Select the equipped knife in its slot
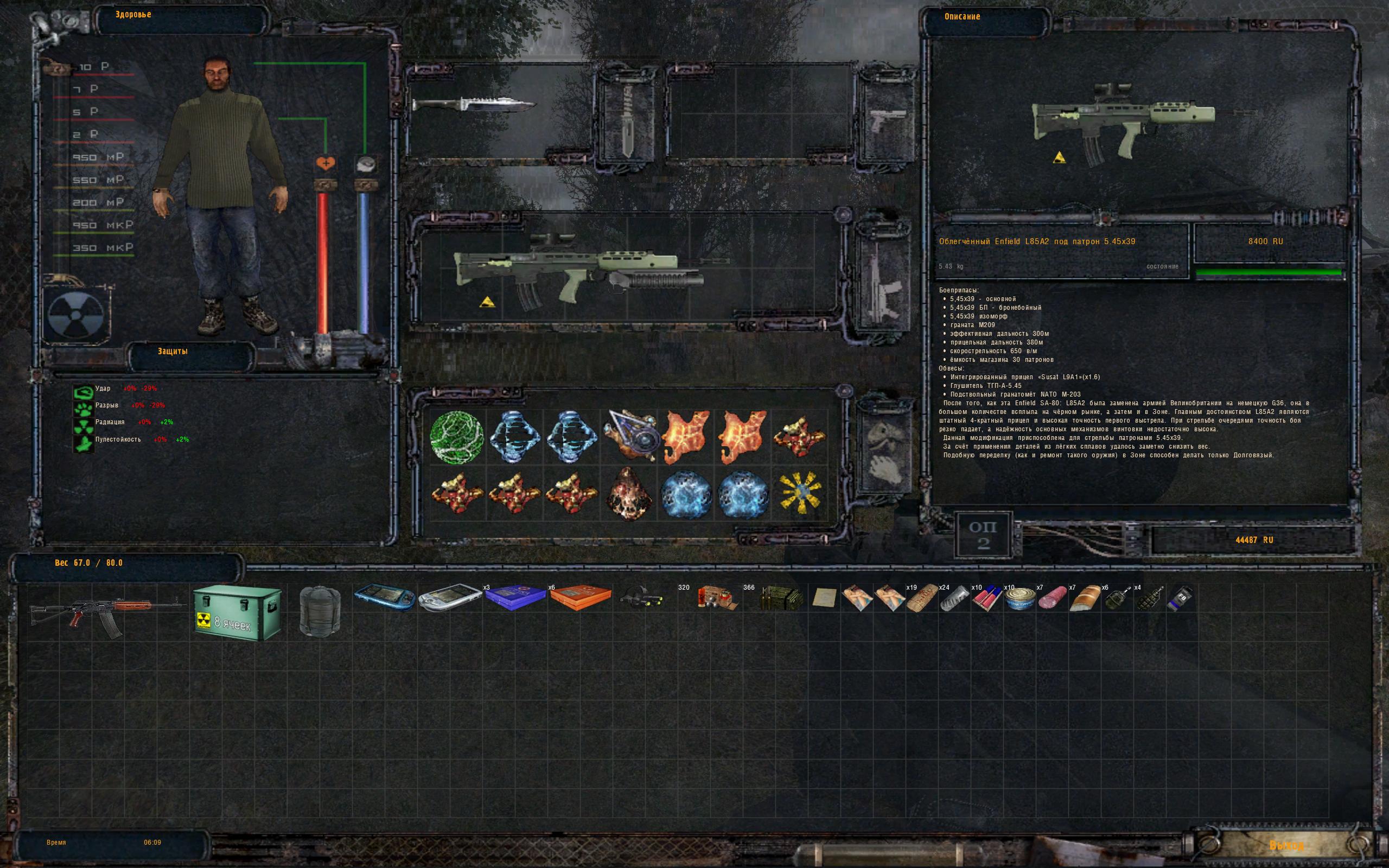 point(474,105)
